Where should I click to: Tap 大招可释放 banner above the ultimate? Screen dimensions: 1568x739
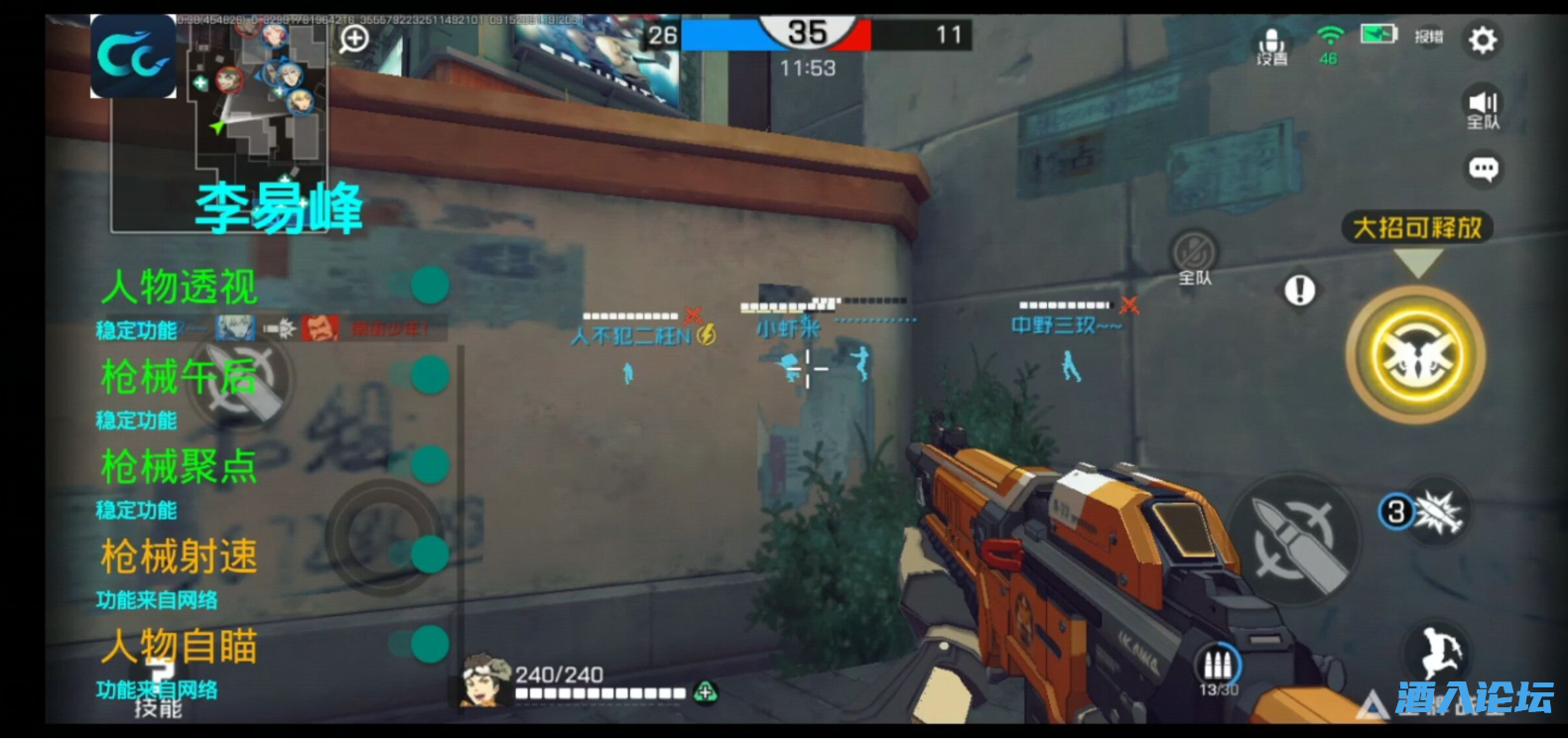tap(1417, 227)
